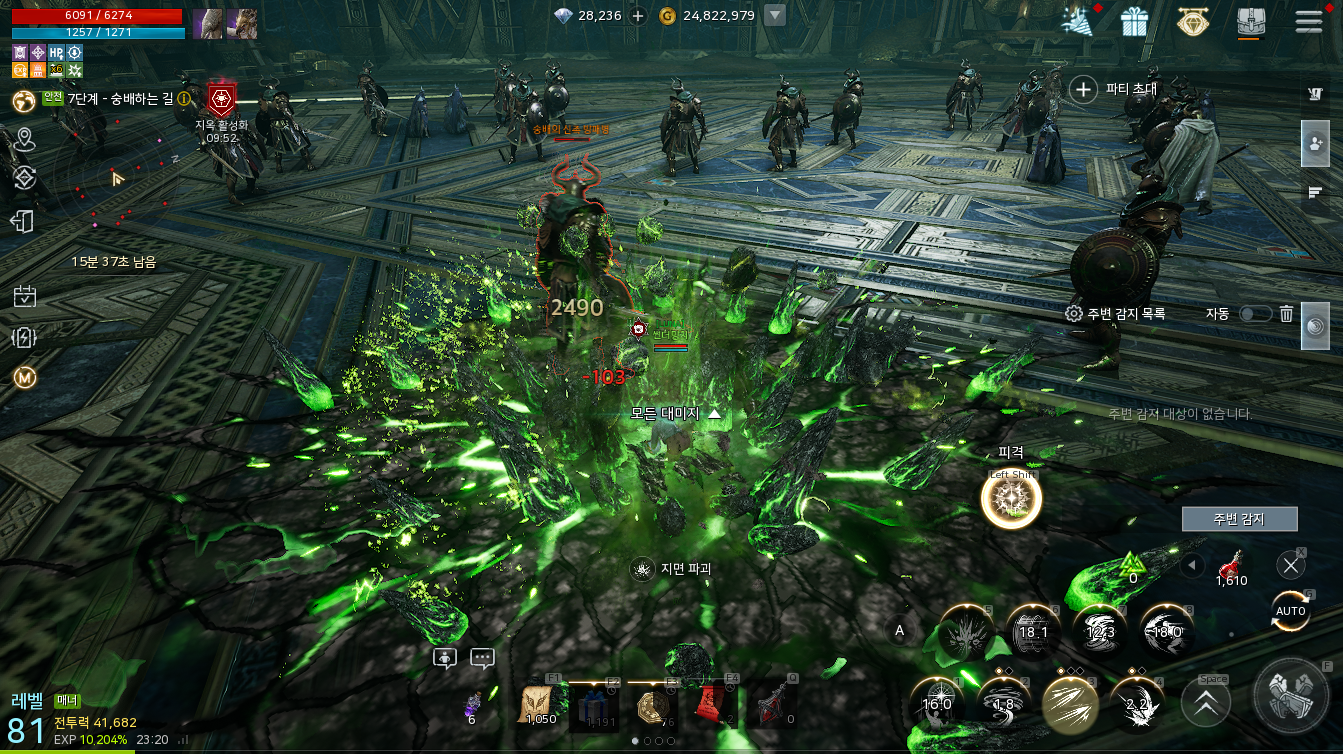
Task: Use the scroll item in slot F1
Action: 541,706
